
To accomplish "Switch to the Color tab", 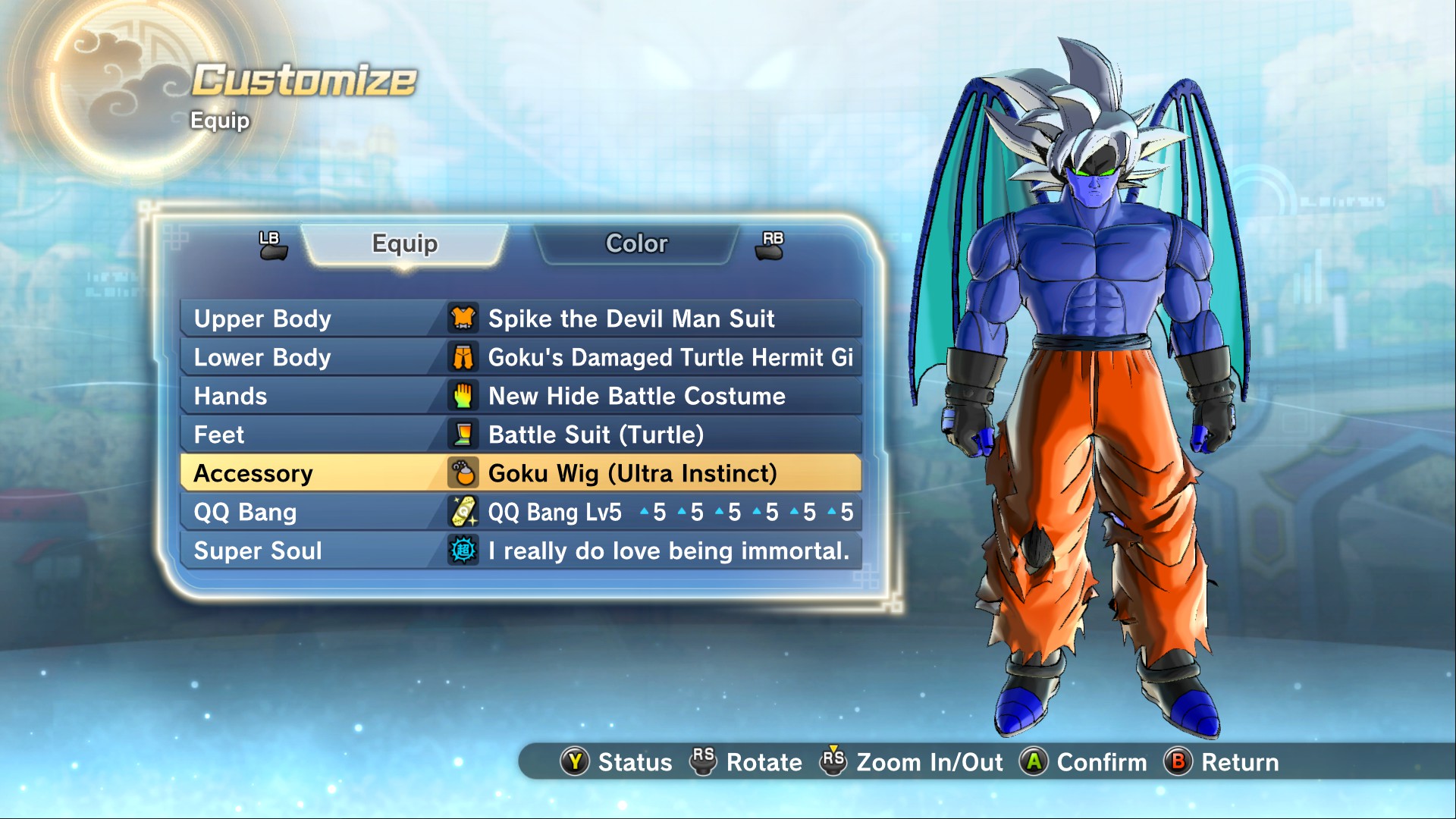I will point(636,244).
